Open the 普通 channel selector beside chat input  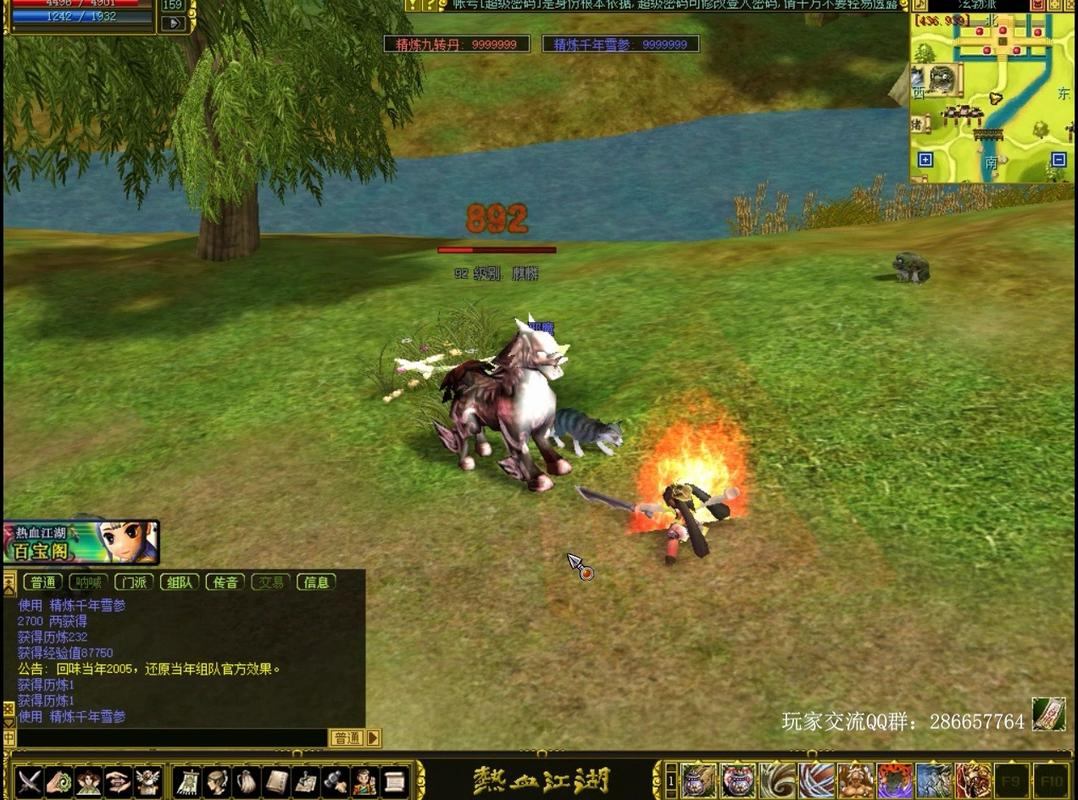pyautogui.click(x=347, y=738)
